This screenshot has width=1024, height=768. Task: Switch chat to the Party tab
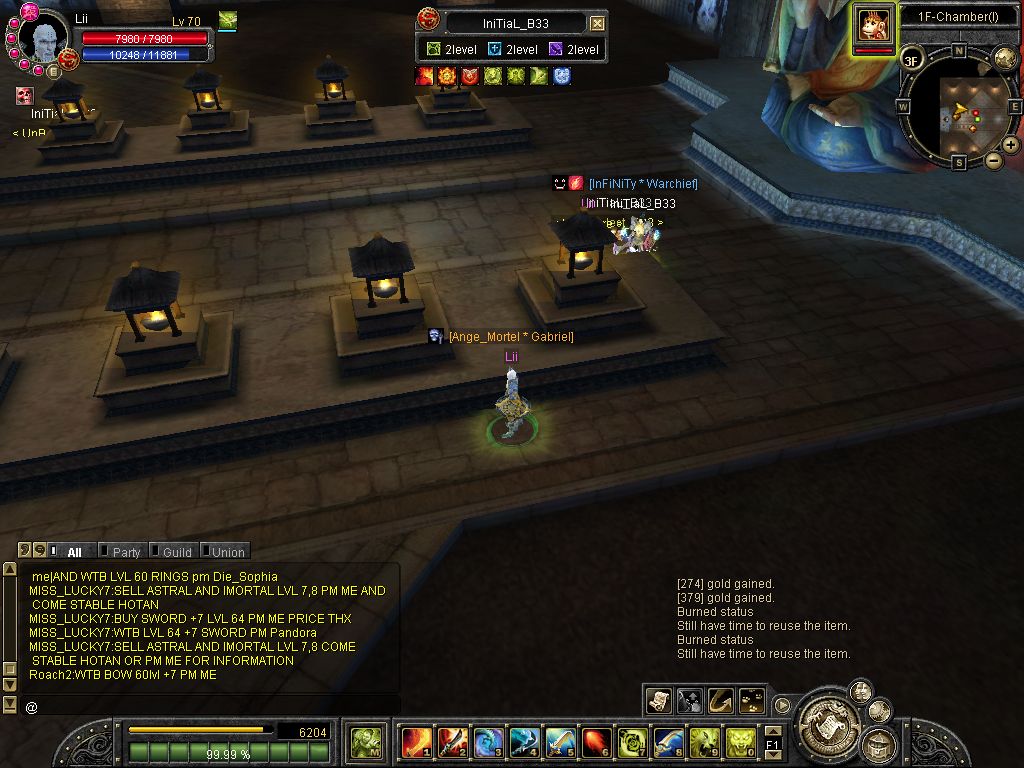pos(126,552)
